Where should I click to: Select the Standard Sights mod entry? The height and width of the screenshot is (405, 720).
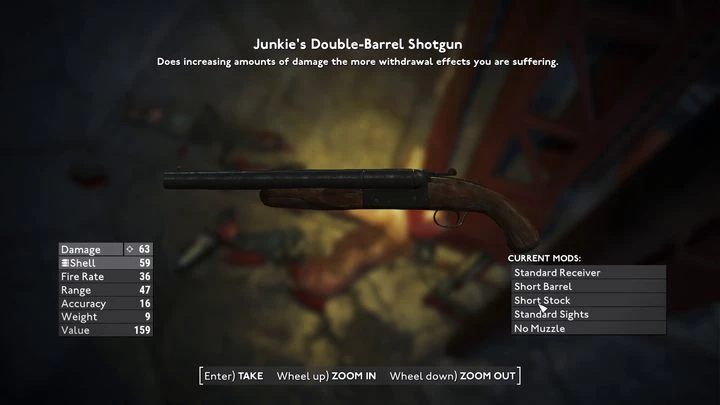pos(587,314)
